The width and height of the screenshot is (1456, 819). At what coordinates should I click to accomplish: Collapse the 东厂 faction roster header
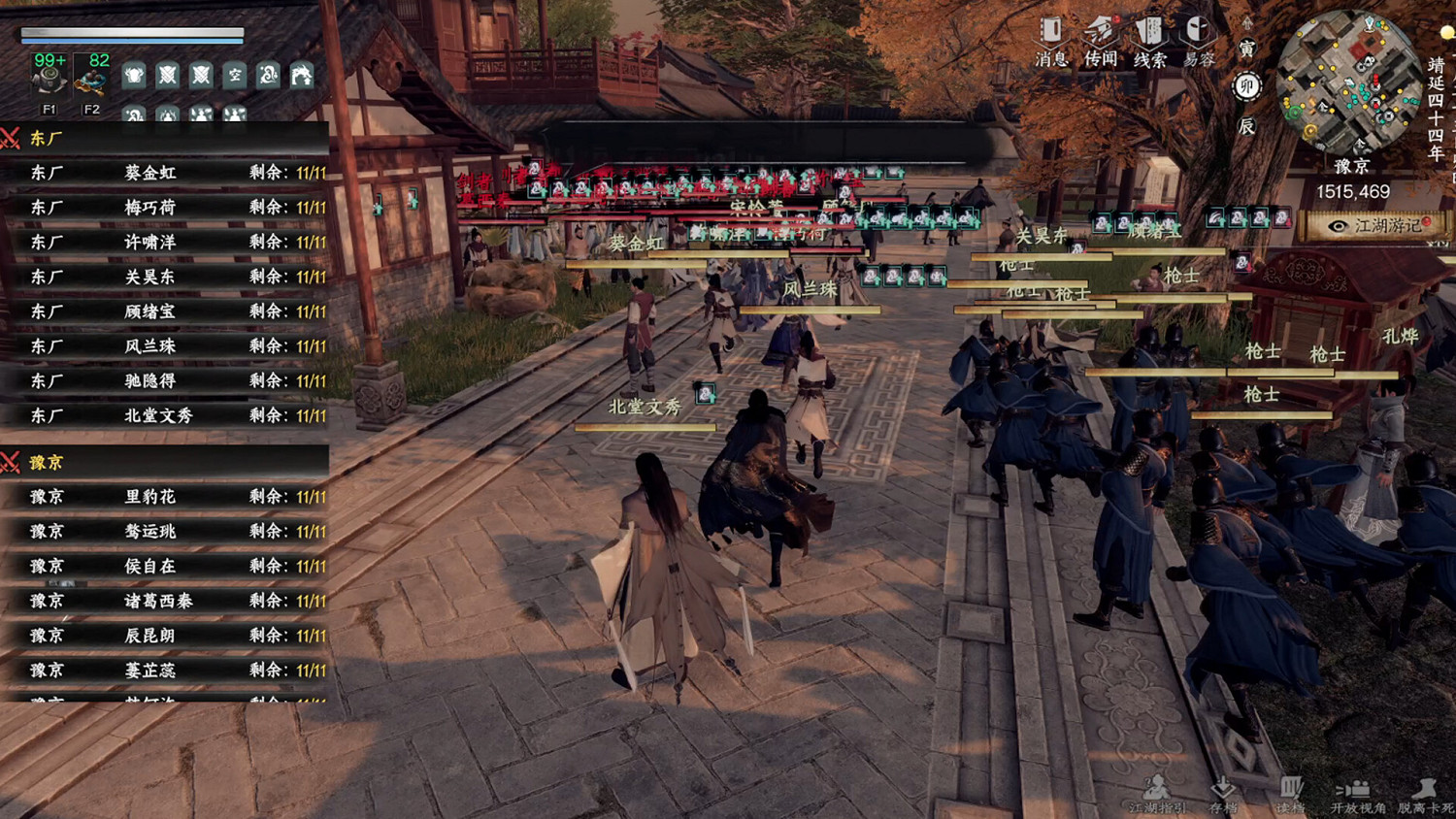(39, 138)
